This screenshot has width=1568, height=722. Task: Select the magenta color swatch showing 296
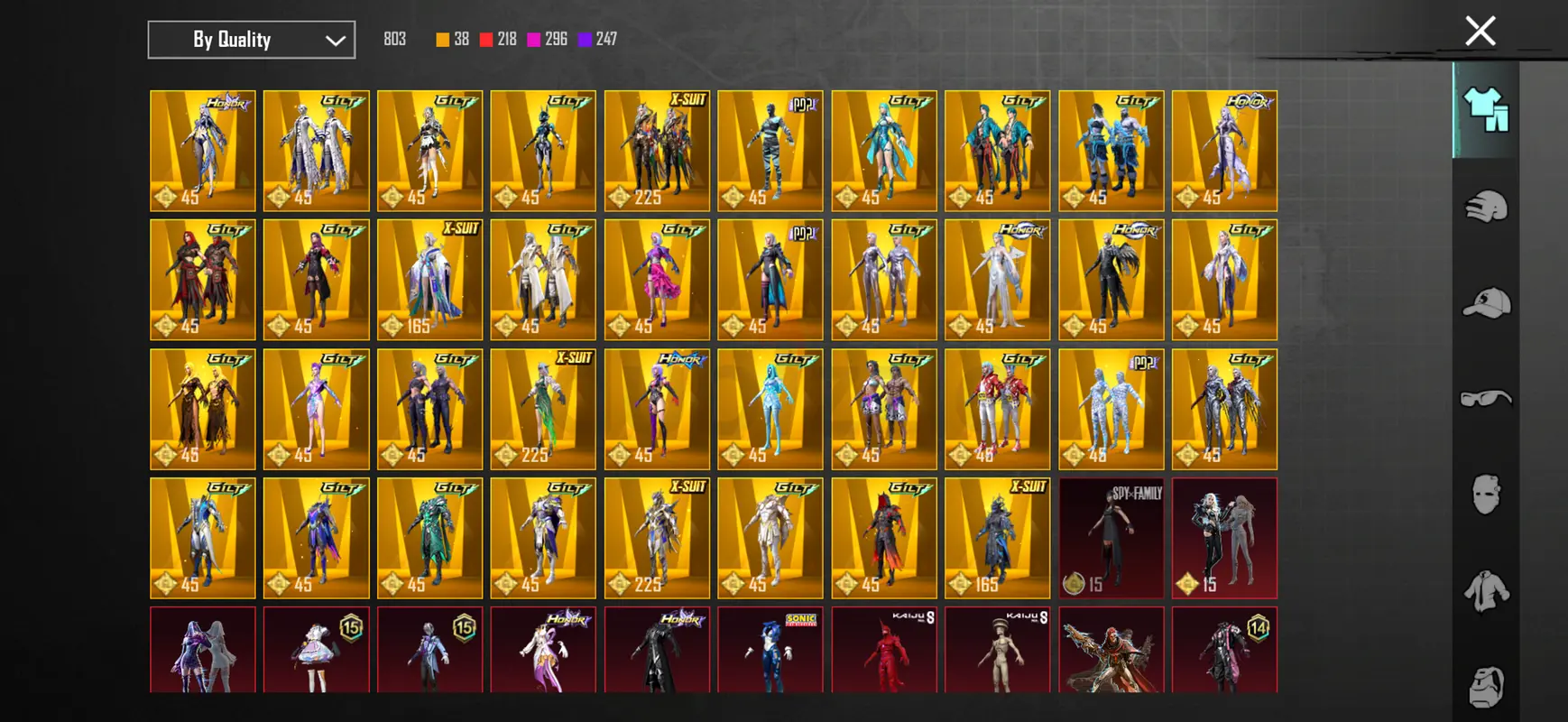coord(537,39)
